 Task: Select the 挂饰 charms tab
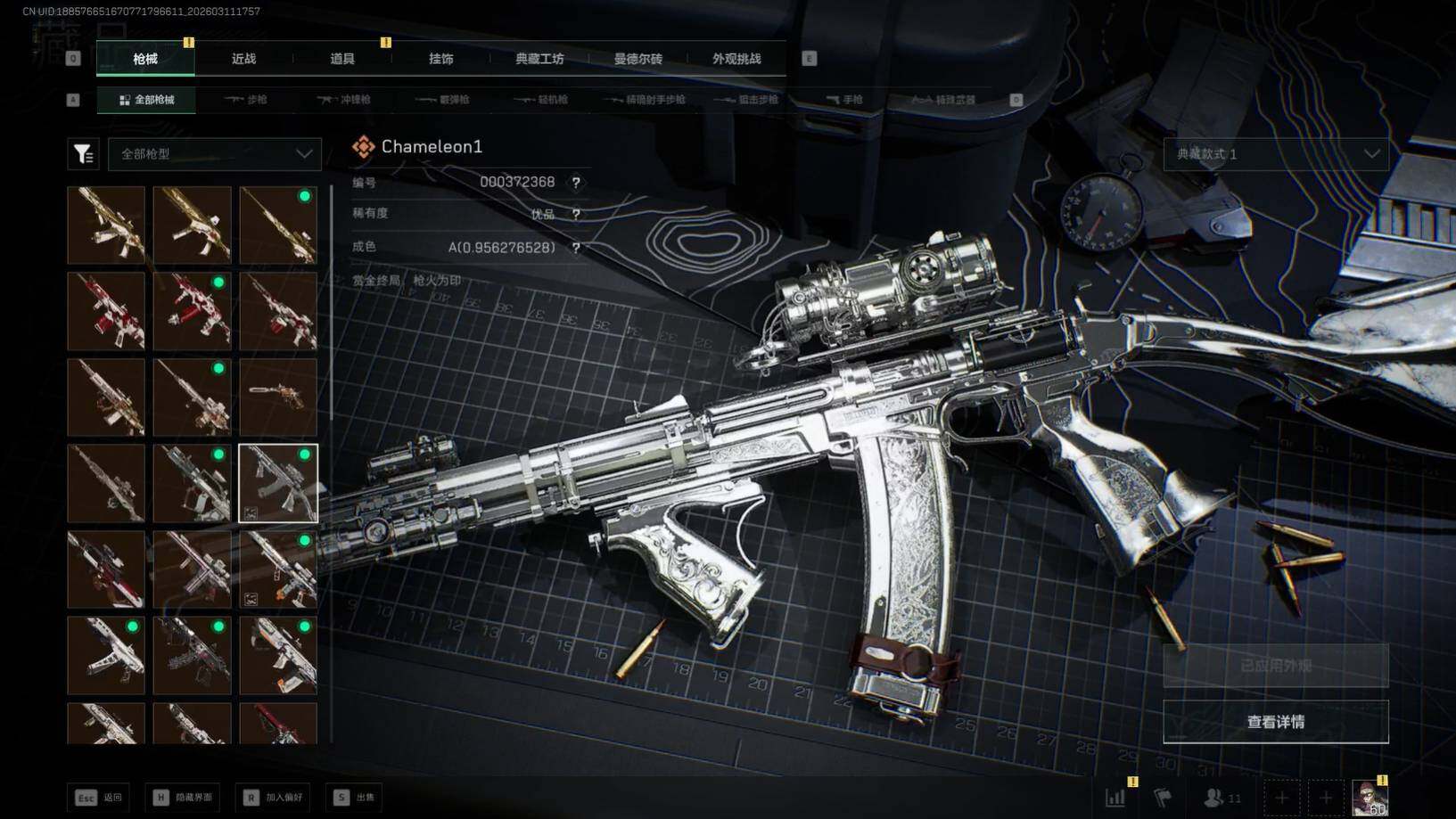click(440, 59)
